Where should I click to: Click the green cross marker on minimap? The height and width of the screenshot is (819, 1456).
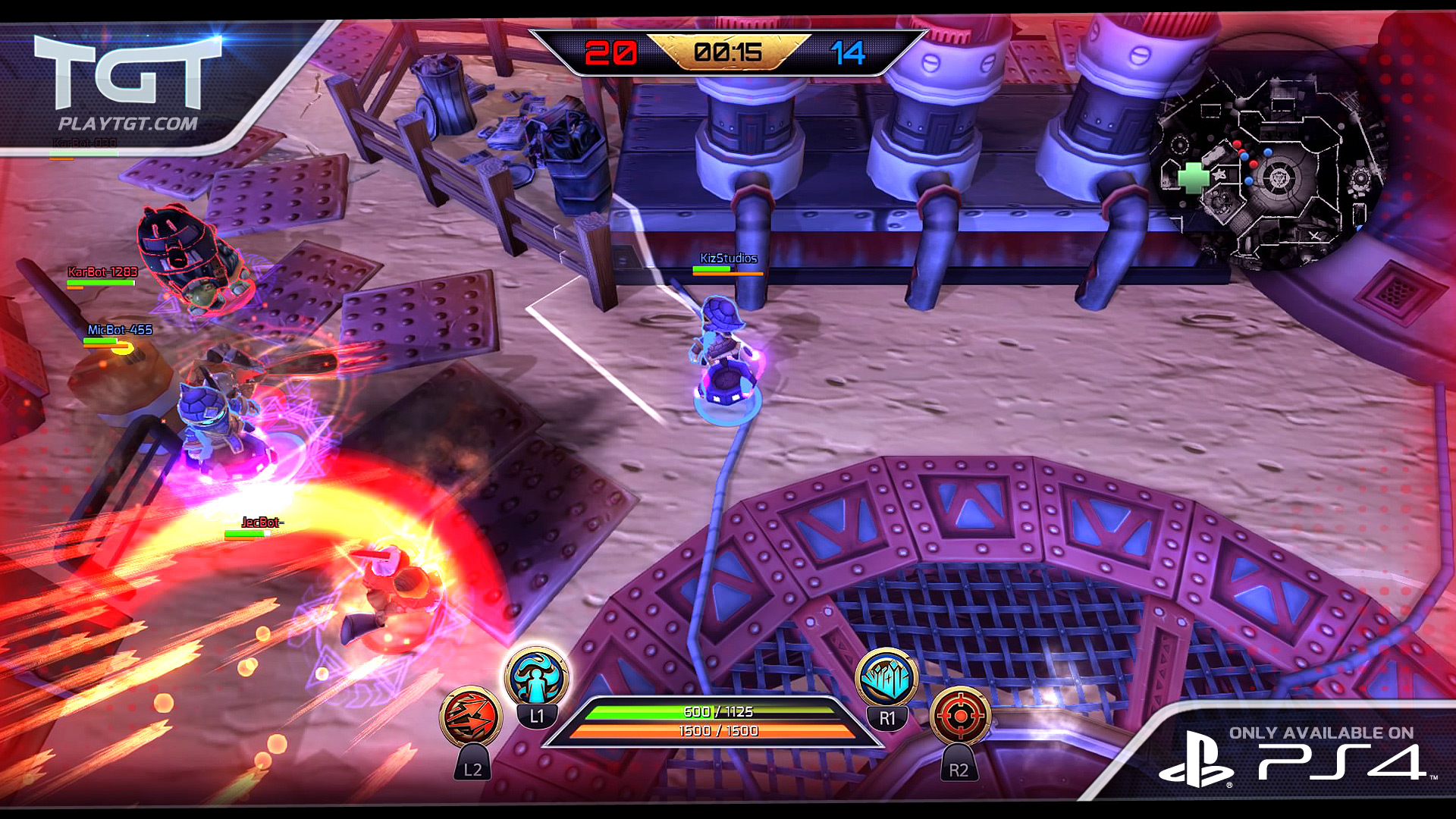1194,177
